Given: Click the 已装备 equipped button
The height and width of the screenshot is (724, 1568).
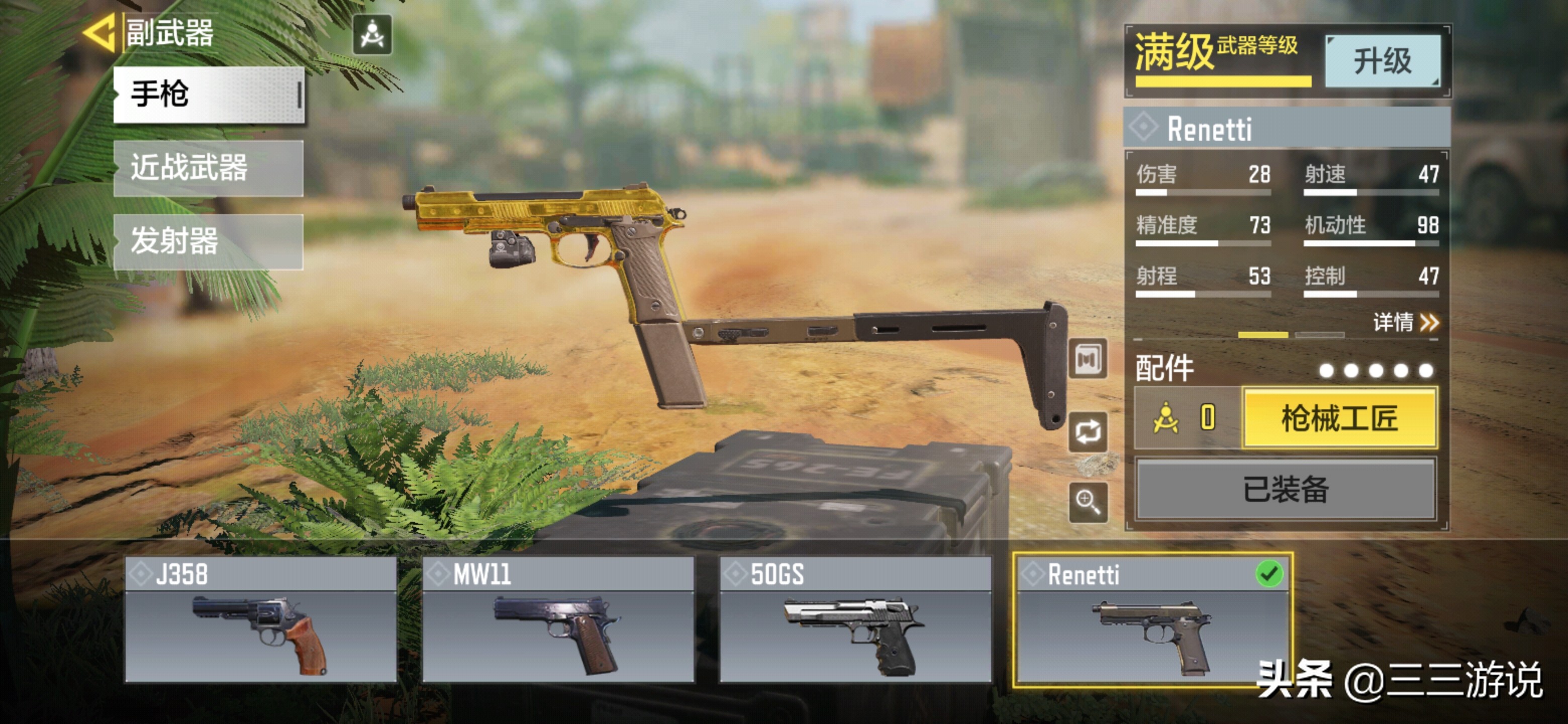Looking at the screenshot, I should pos(1286,489).
